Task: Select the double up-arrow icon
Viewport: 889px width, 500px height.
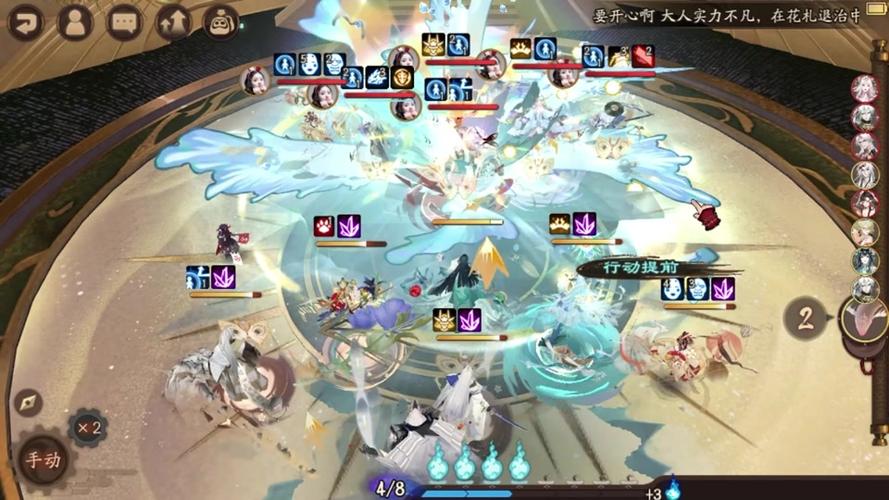Action: point(172,21)
